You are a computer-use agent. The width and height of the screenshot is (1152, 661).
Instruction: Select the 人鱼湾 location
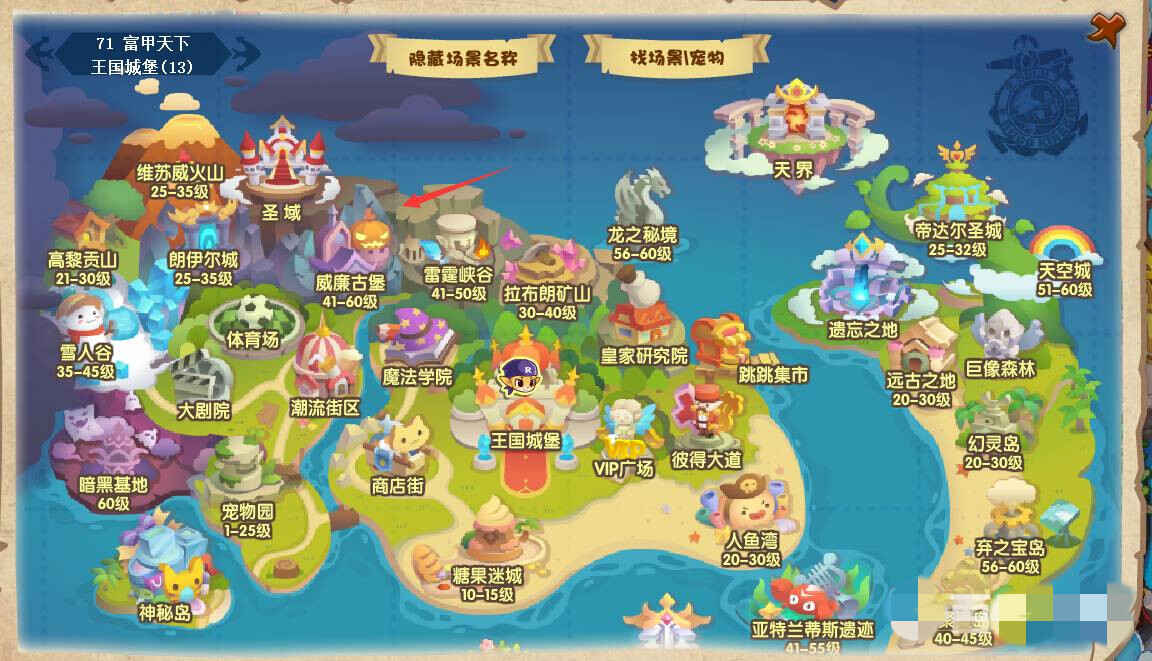[750, 510]
